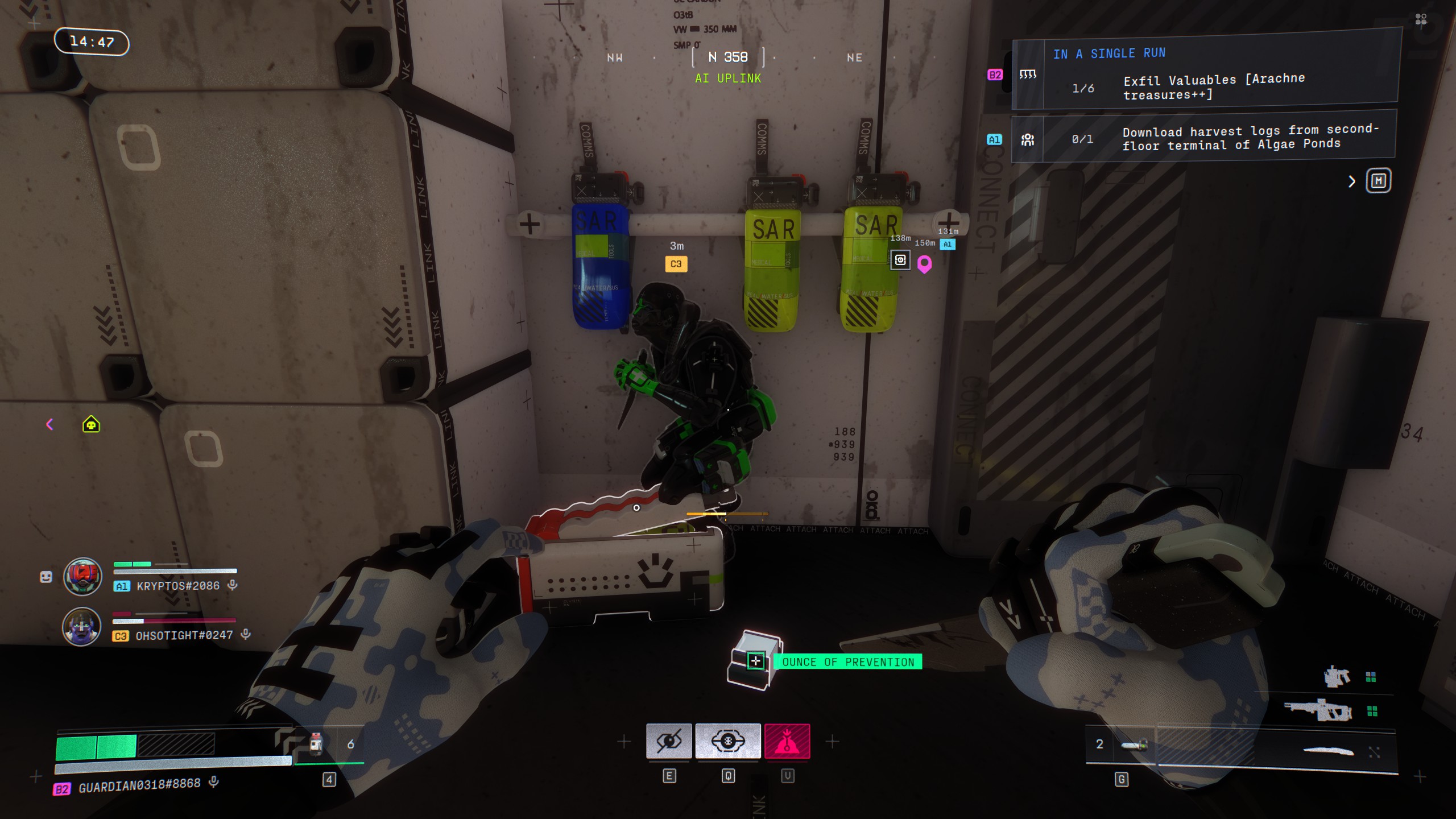Image resolution: width=1456 pixels, height=819 pixels.
Task: Switch to the upper pistol weapon slot
Action: [x=1337, y=677]
